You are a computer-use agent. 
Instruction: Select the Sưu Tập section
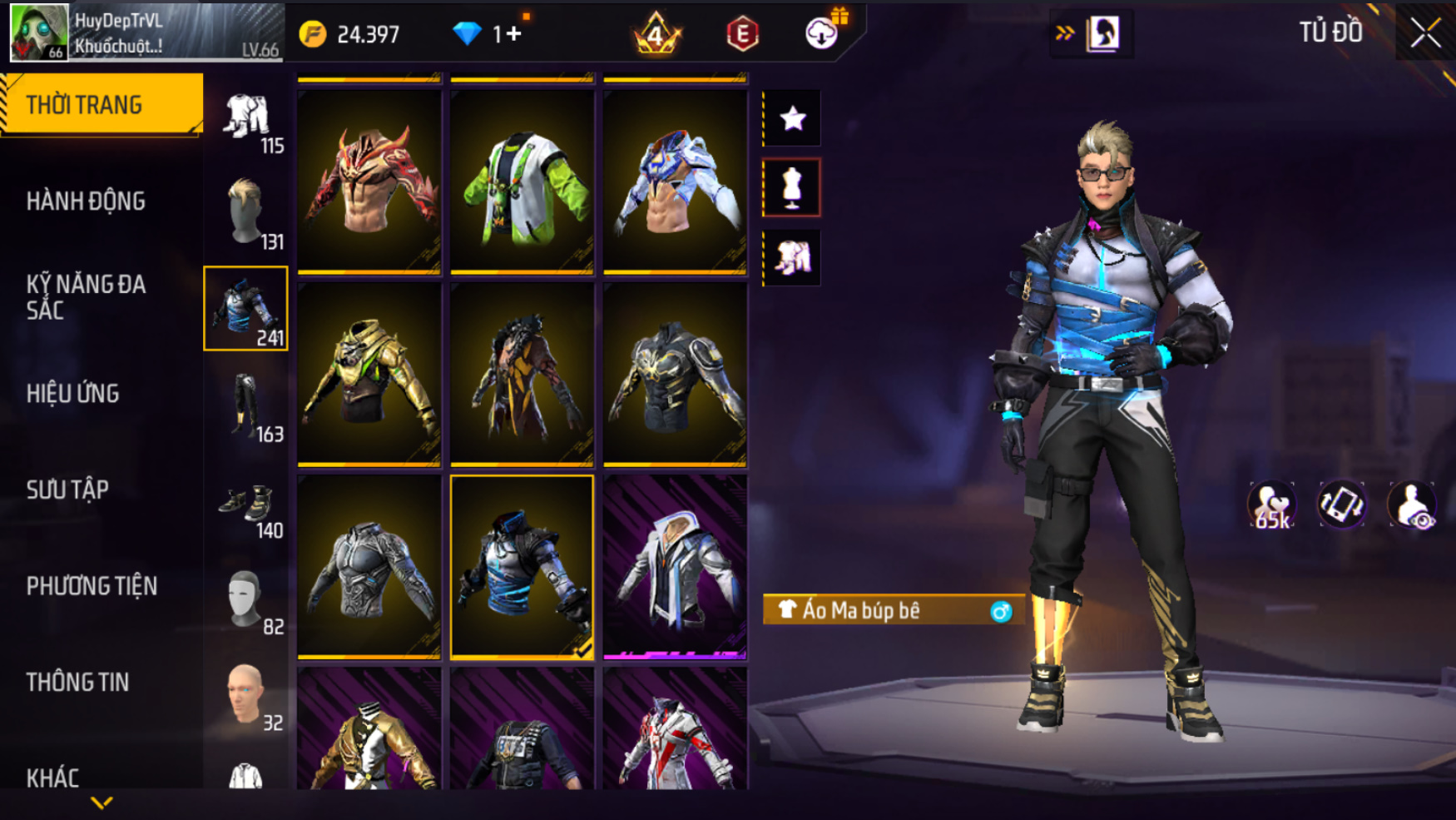click(67, 490)
